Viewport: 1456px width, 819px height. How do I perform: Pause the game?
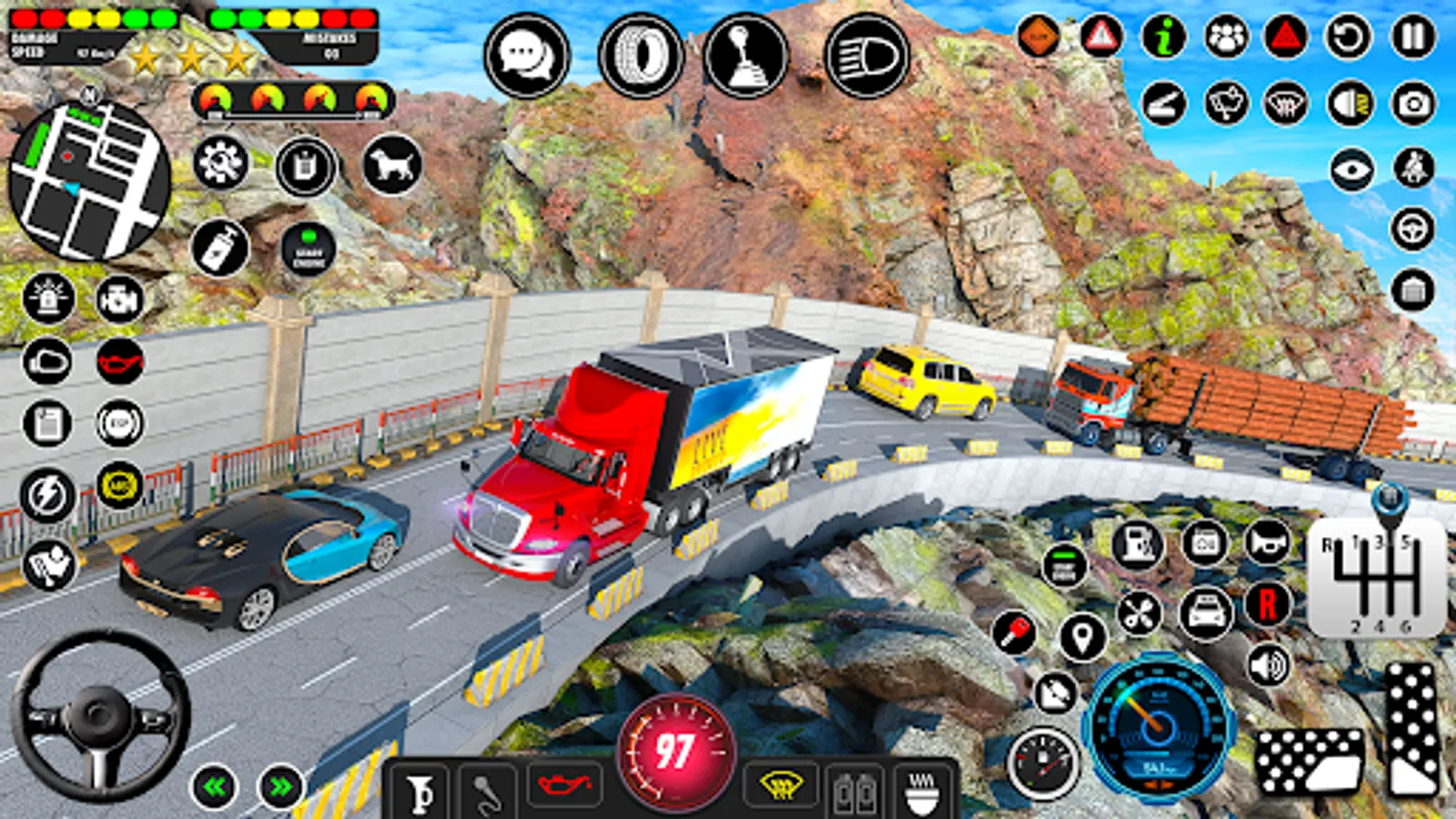[x=1412, y=37]
